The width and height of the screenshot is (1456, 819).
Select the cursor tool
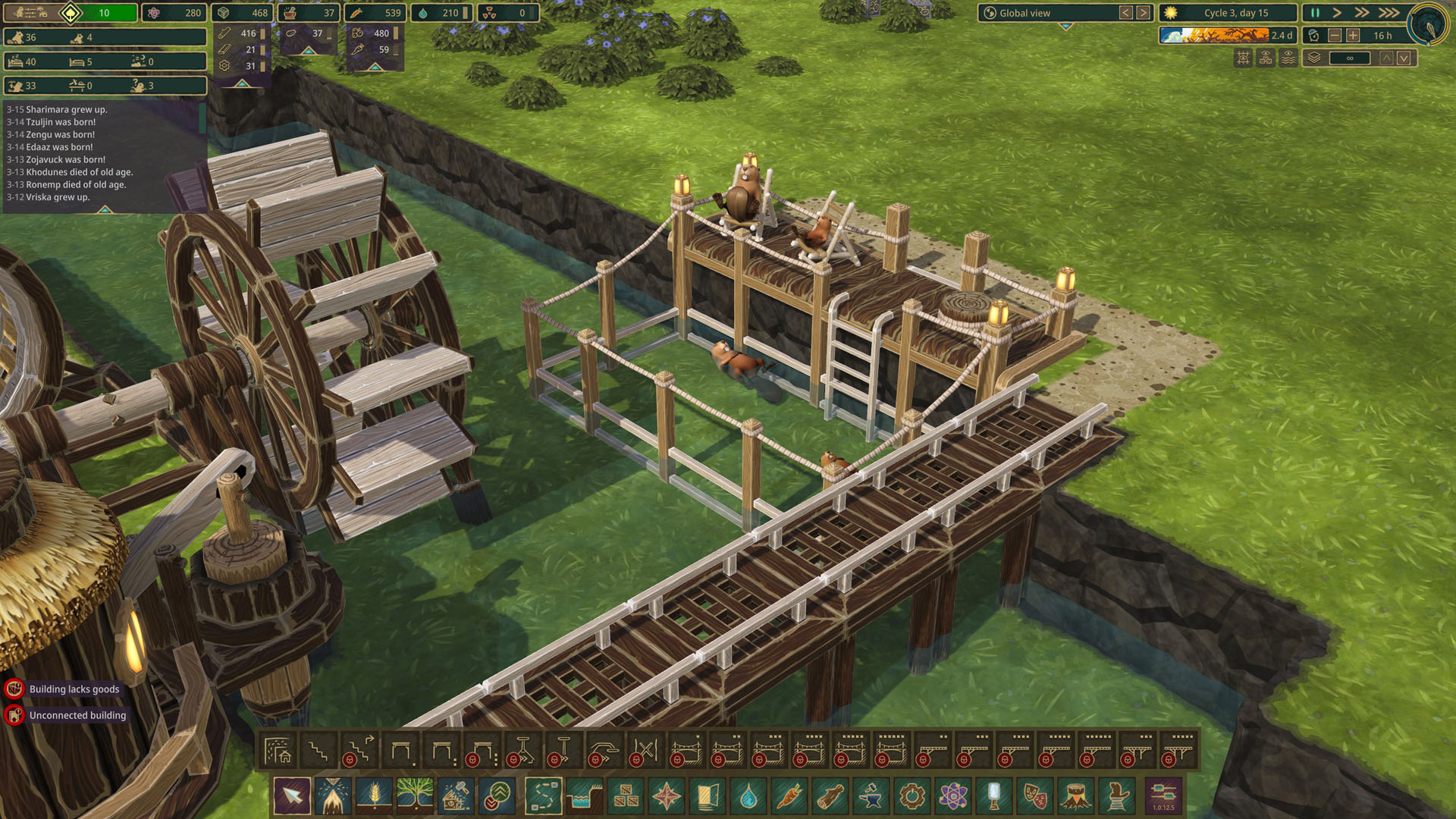pyautogui.click(x=292, y=796)
